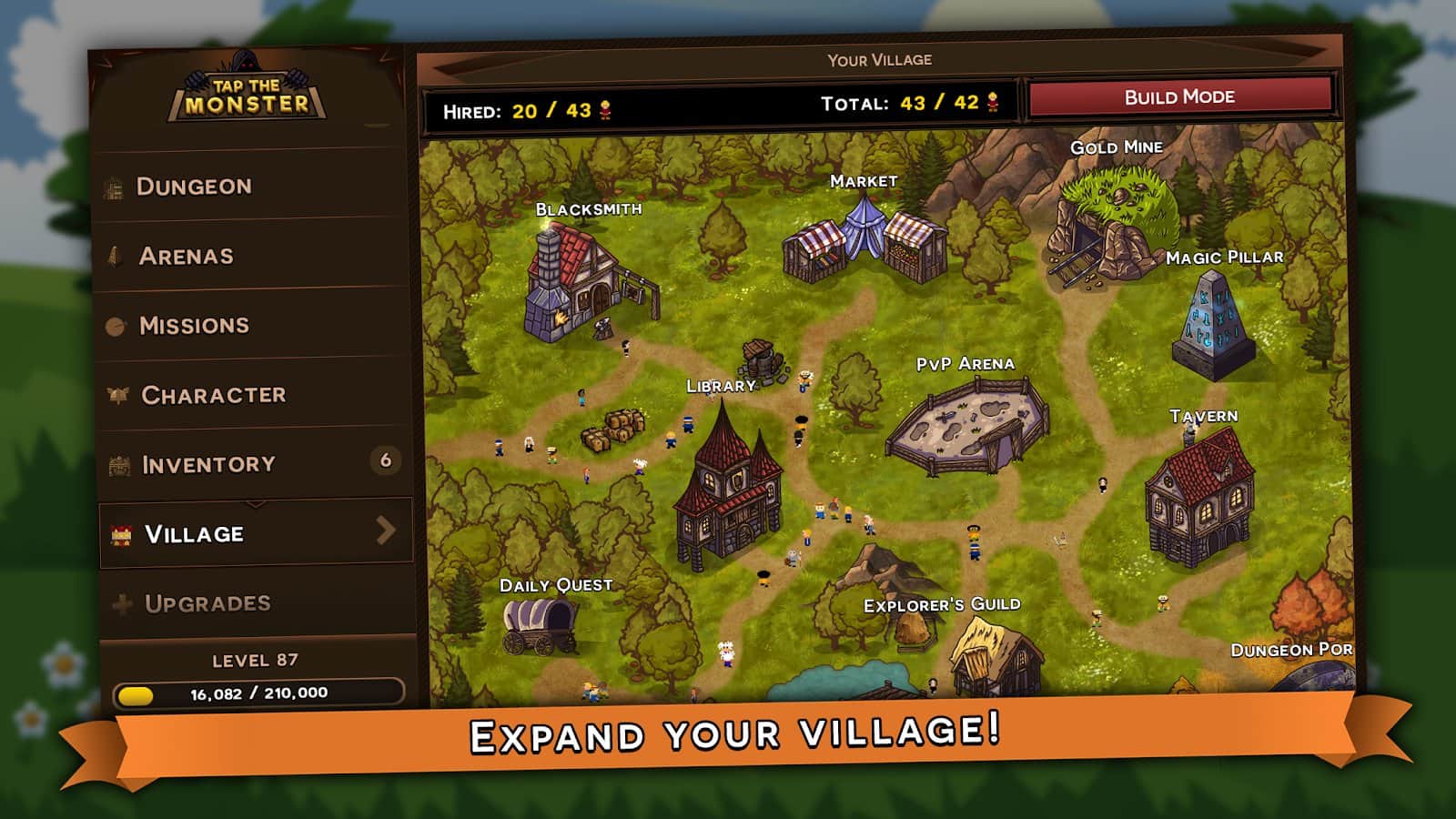The width and height of the screenshot is (1456, 819).
Task: Go to the Arenas section
Action: [x=187, y=257]
